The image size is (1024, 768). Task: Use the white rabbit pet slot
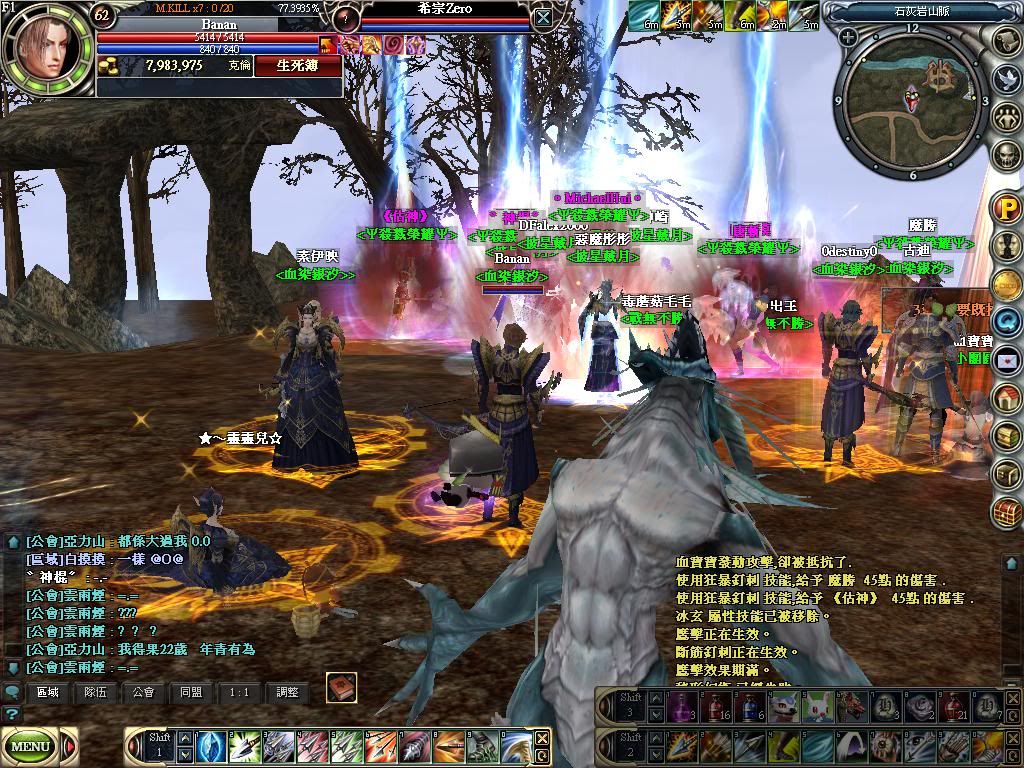click(819, 707)
